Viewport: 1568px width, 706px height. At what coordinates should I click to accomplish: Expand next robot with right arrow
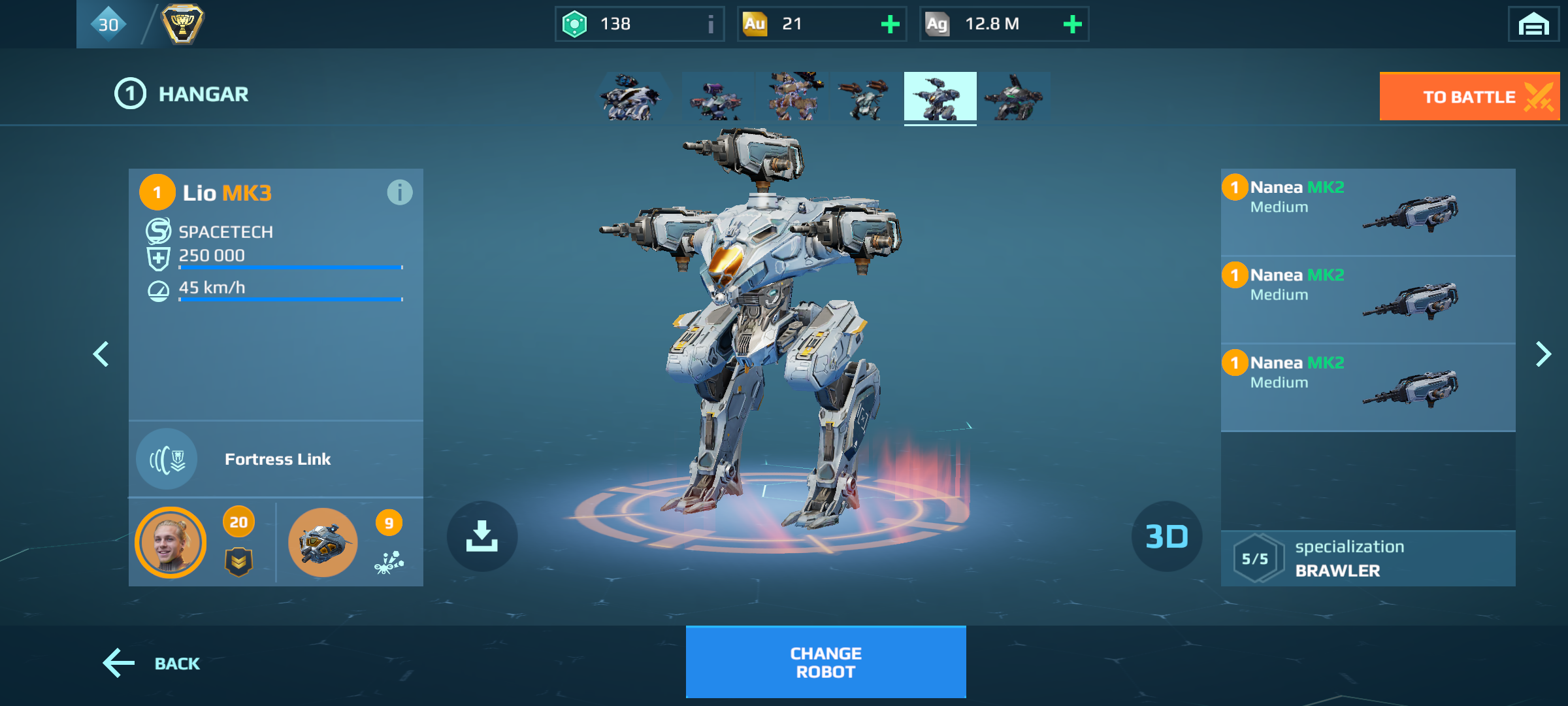(x=1543, y=354)
